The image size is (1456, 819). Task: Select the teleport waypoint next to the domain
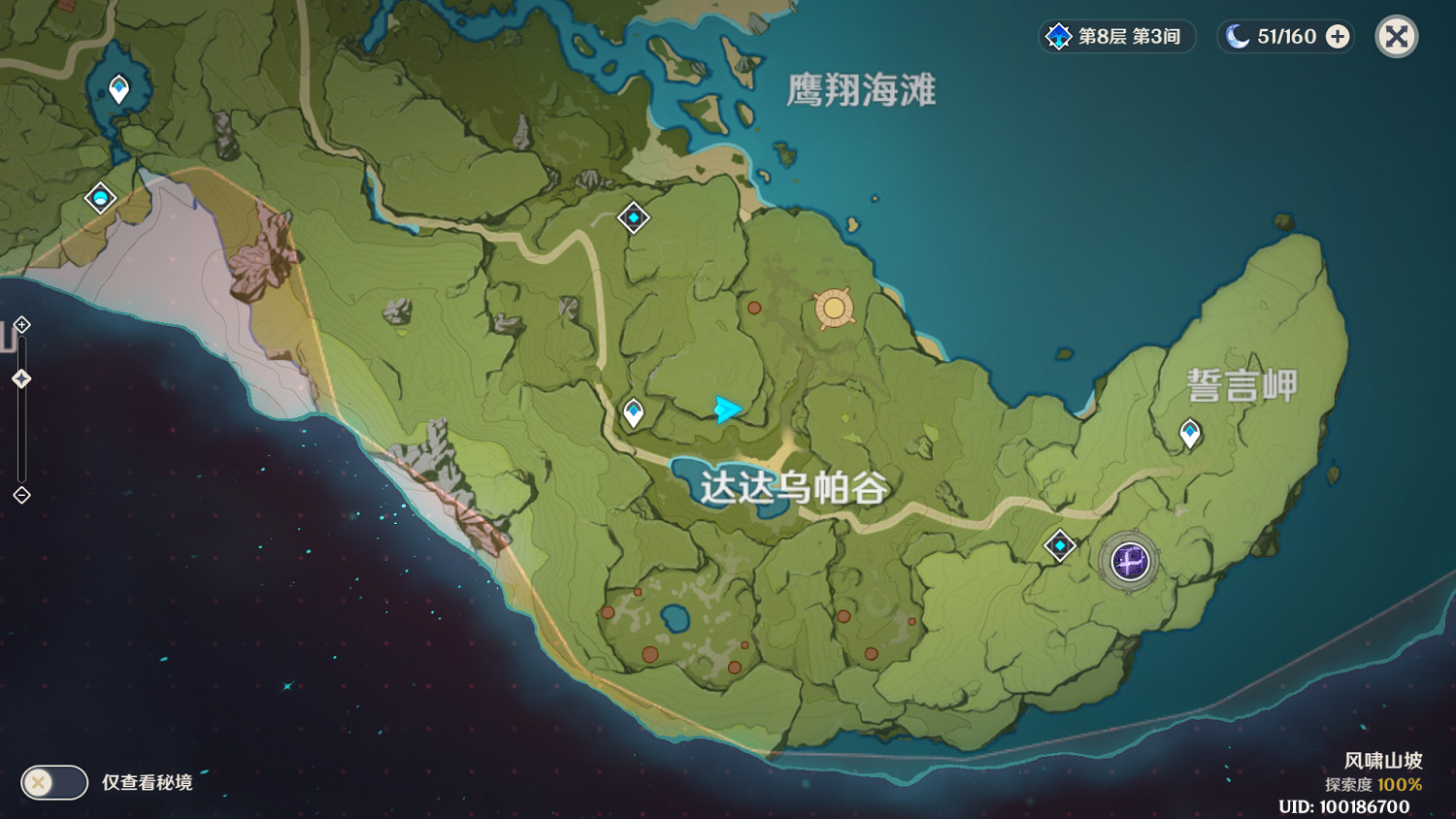1057,547
